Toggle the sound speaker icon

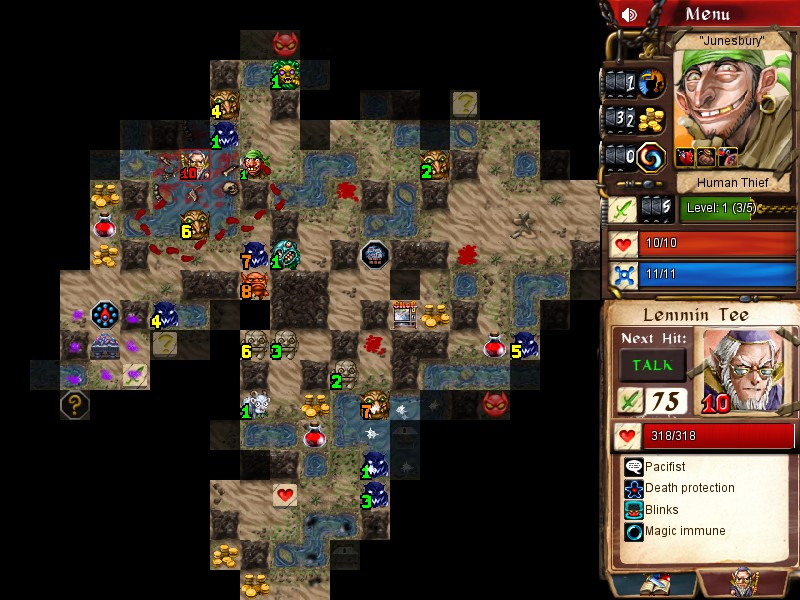[x=629, y=14]
